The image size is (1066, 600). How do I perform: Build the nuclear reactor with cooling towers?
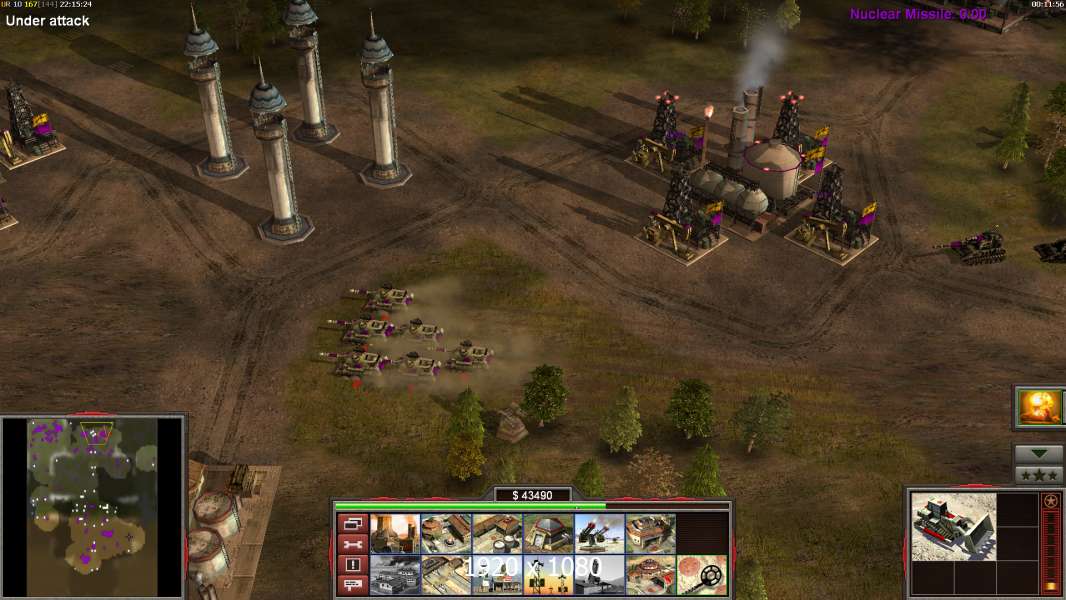(395, 534)
